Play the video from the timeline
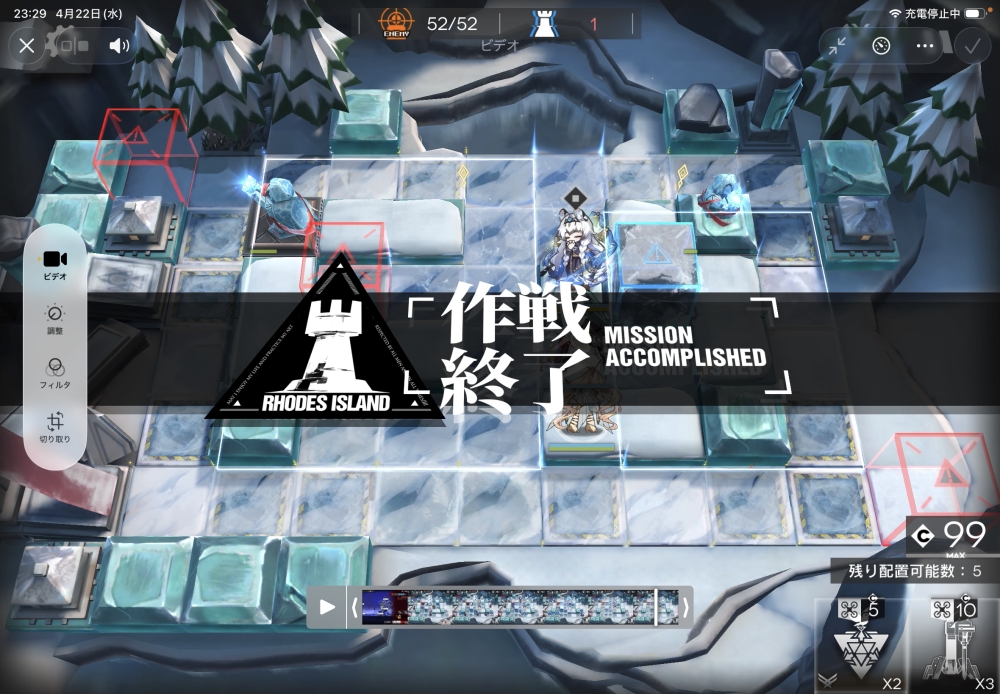Screen dimensions: 1000x694 pos(327,606)
